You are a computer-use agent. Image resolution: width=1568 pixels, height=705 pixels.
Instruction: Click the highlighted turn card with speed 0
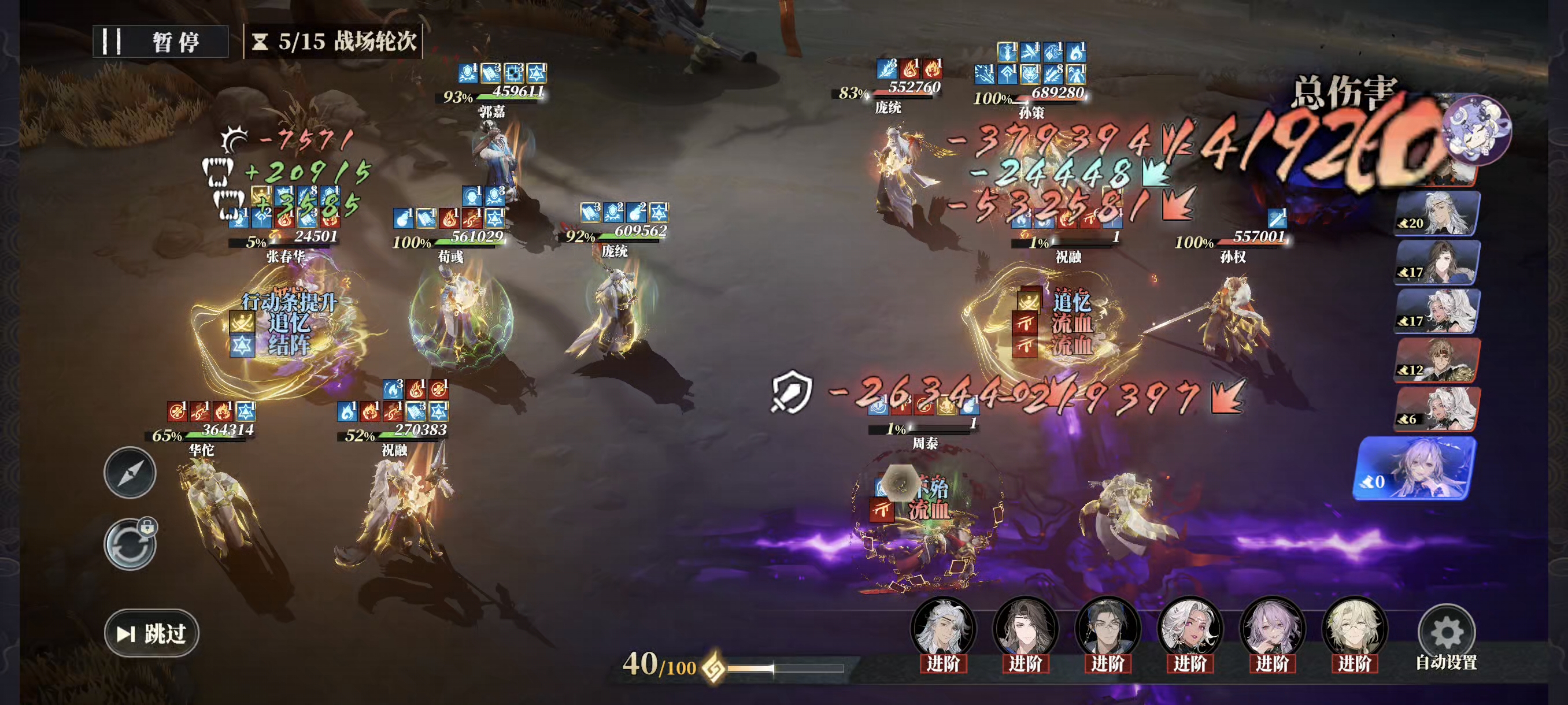pyautogui.click(x=1416, y=469)
